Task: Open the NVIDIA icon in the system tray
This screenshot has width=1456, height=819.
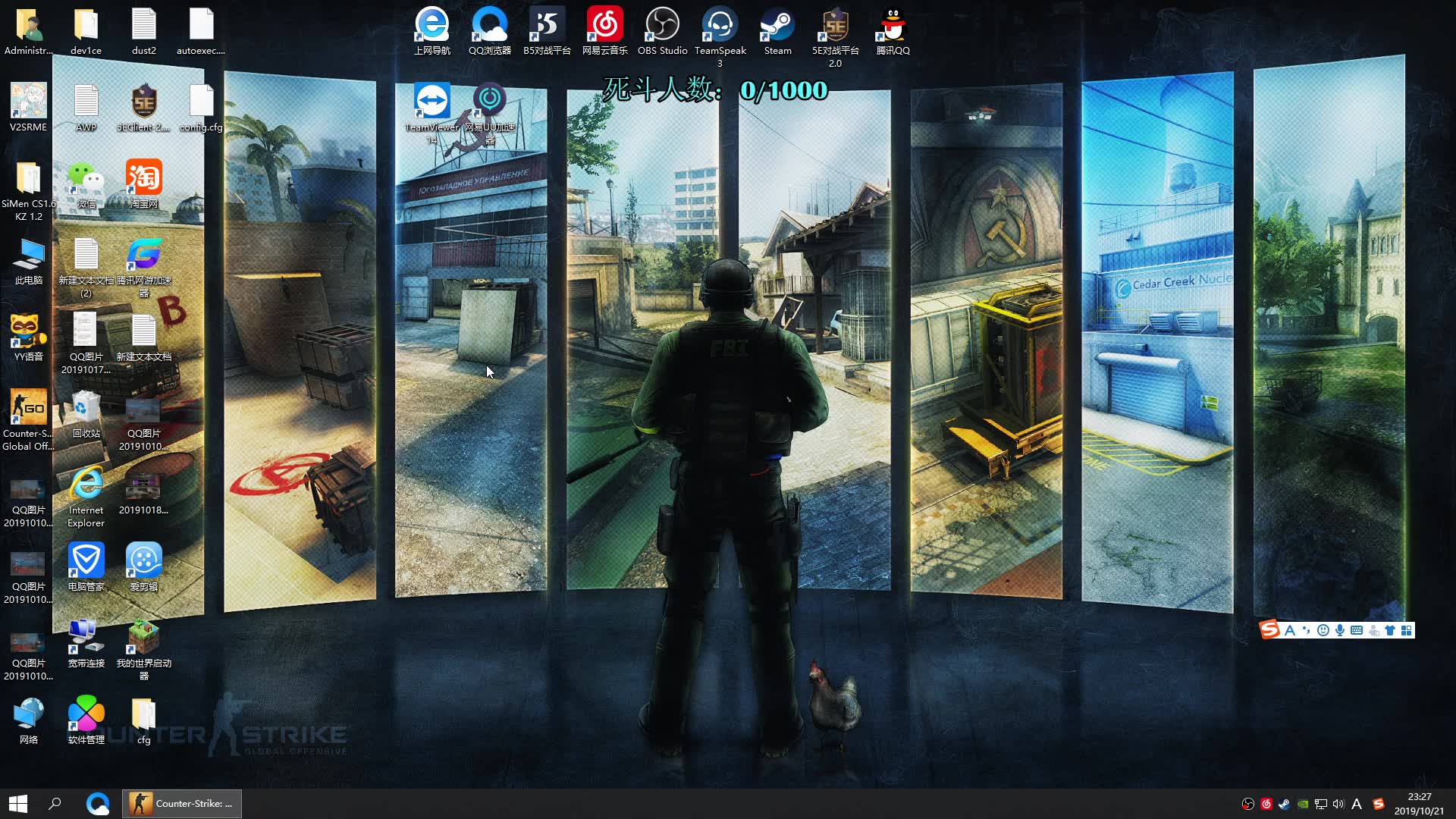Action: [x=1304, y=804]
